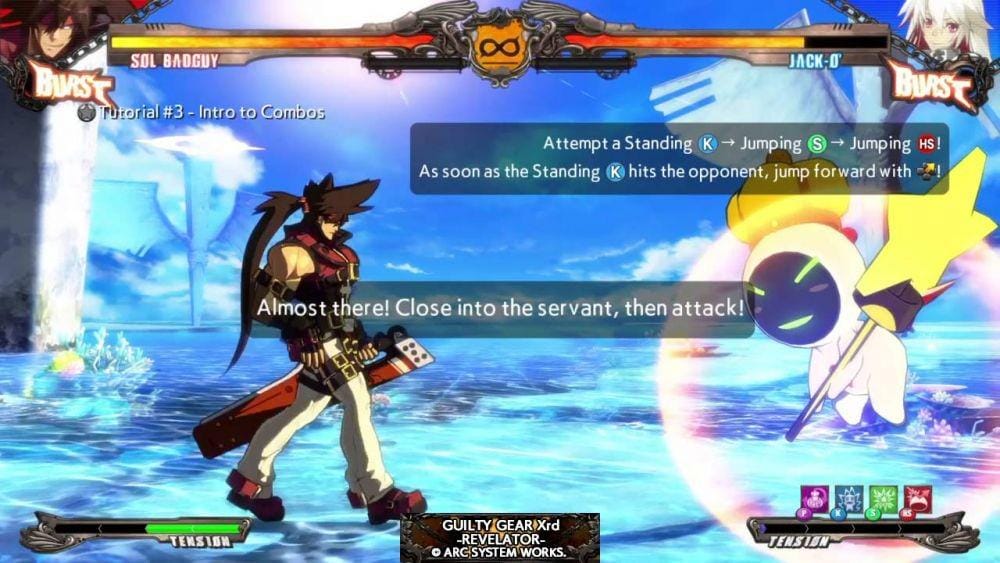1000x563 pixels.
Task: Select the purple P servant icon
Action: coord(816,498)
